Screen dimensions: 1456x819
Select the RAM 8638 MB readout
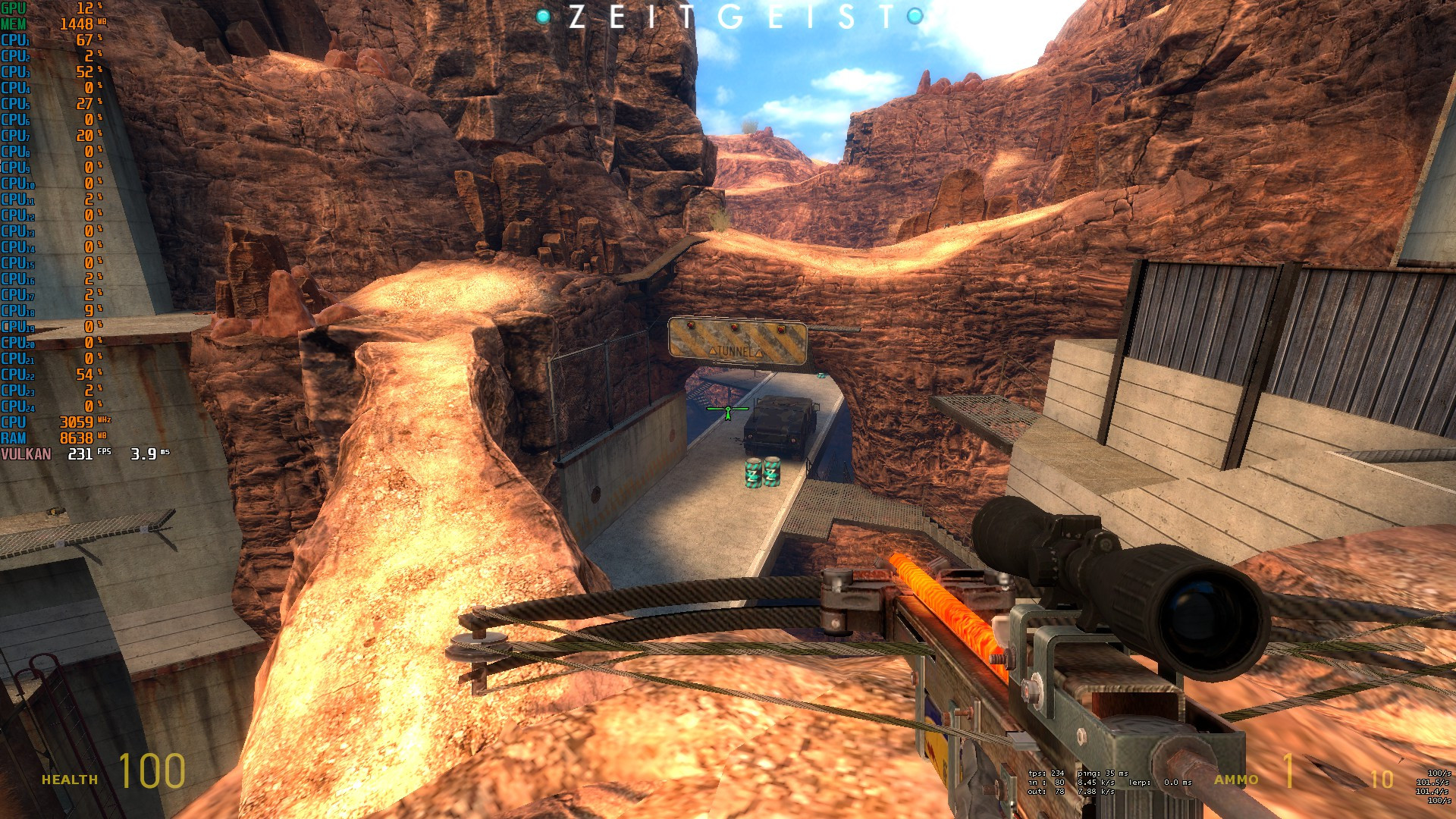click(x=45, y=436)
